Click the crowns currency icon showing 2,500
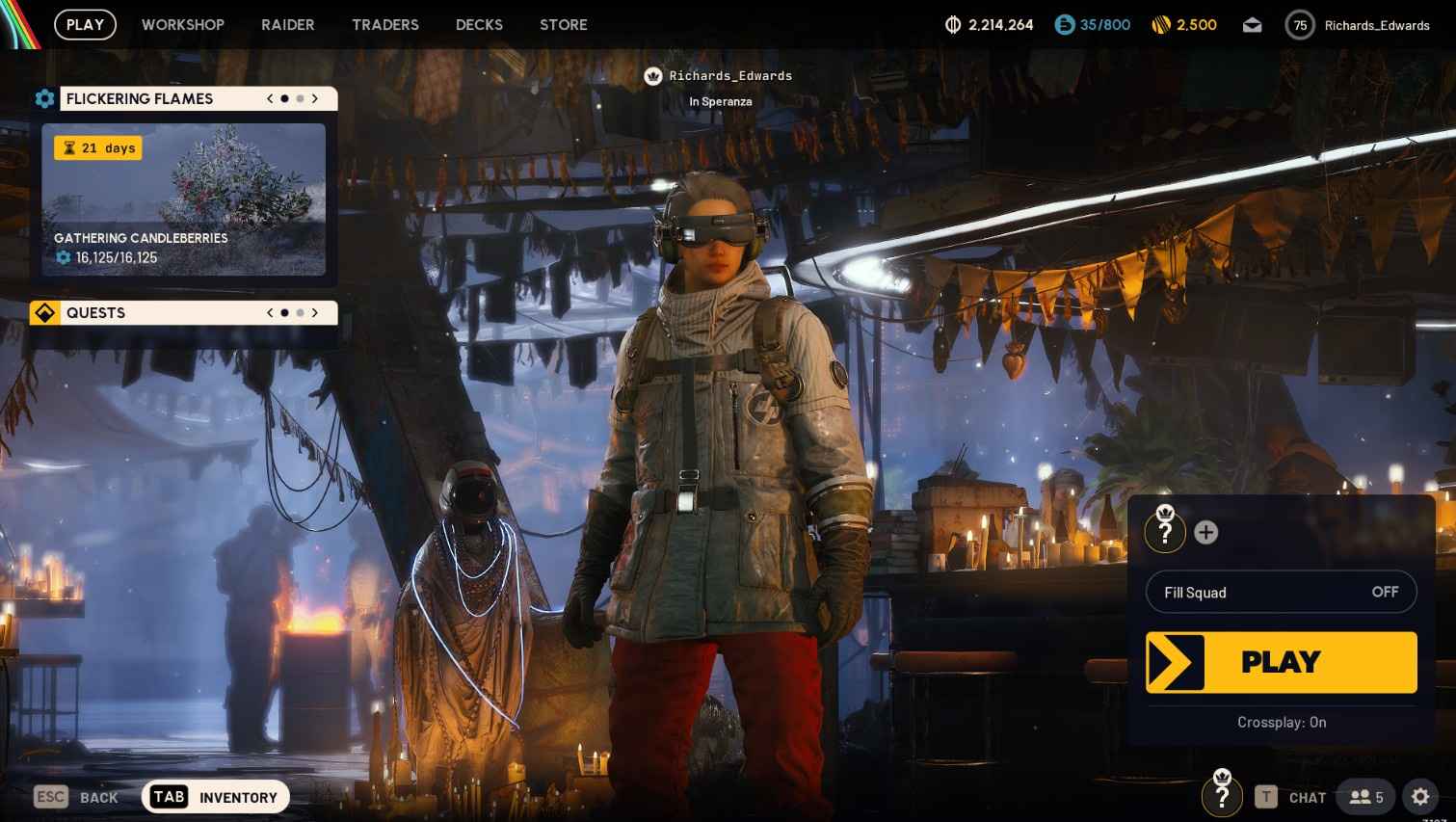Screen dimensions: 1456x822 [x=1158, y=25]
